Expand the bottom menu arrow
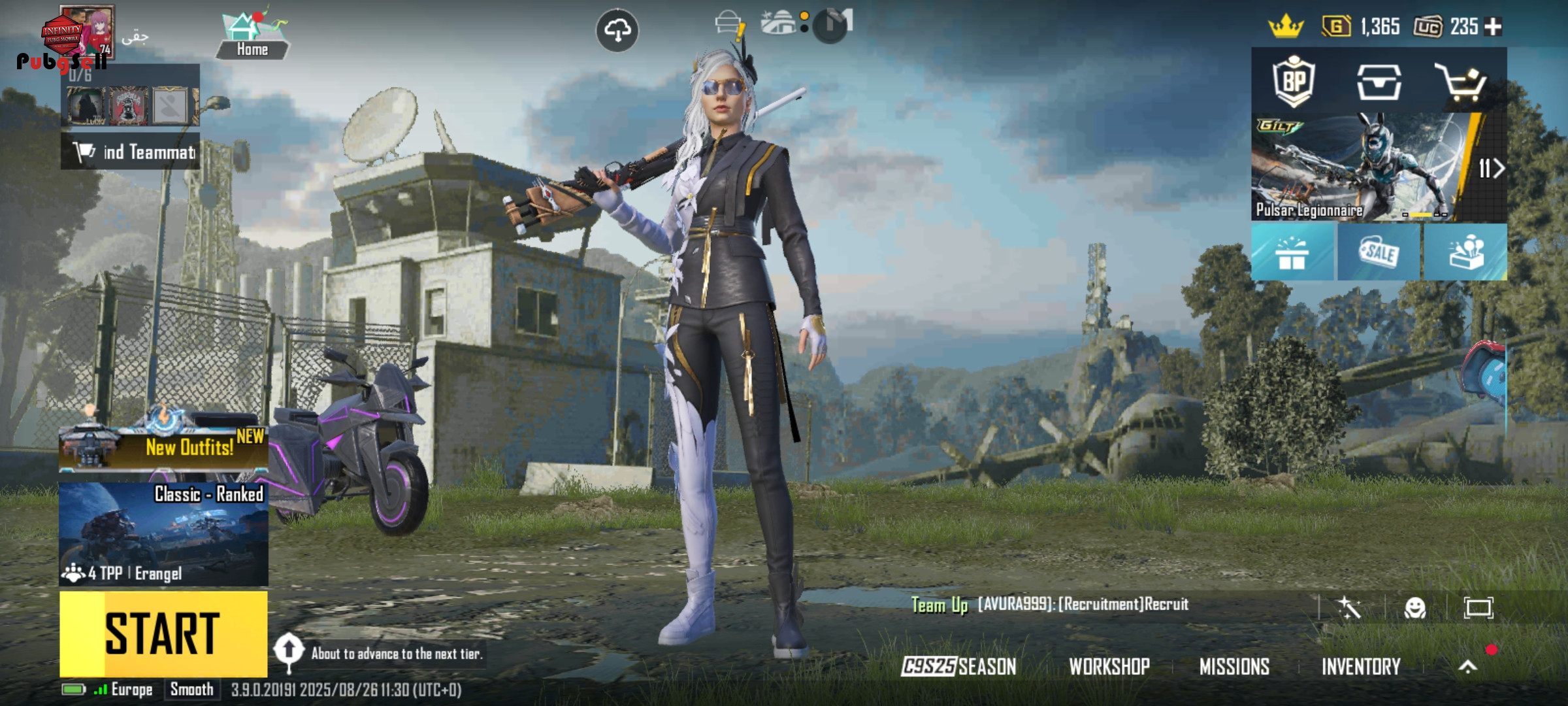Image resolution: width=1568 pixels, height=706 pixels. point(1468,666)
